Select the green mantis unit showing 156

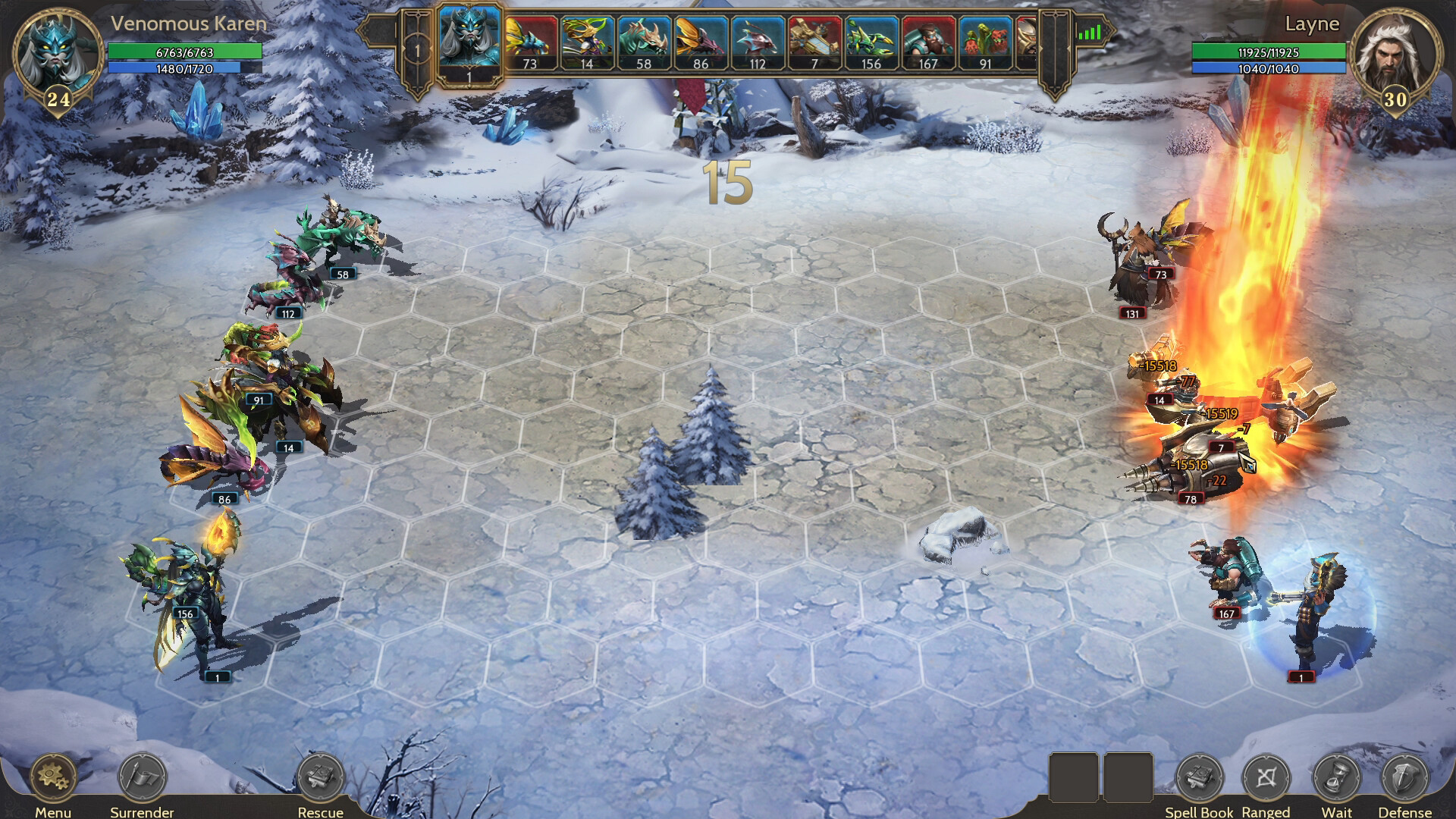click(871, 43)
